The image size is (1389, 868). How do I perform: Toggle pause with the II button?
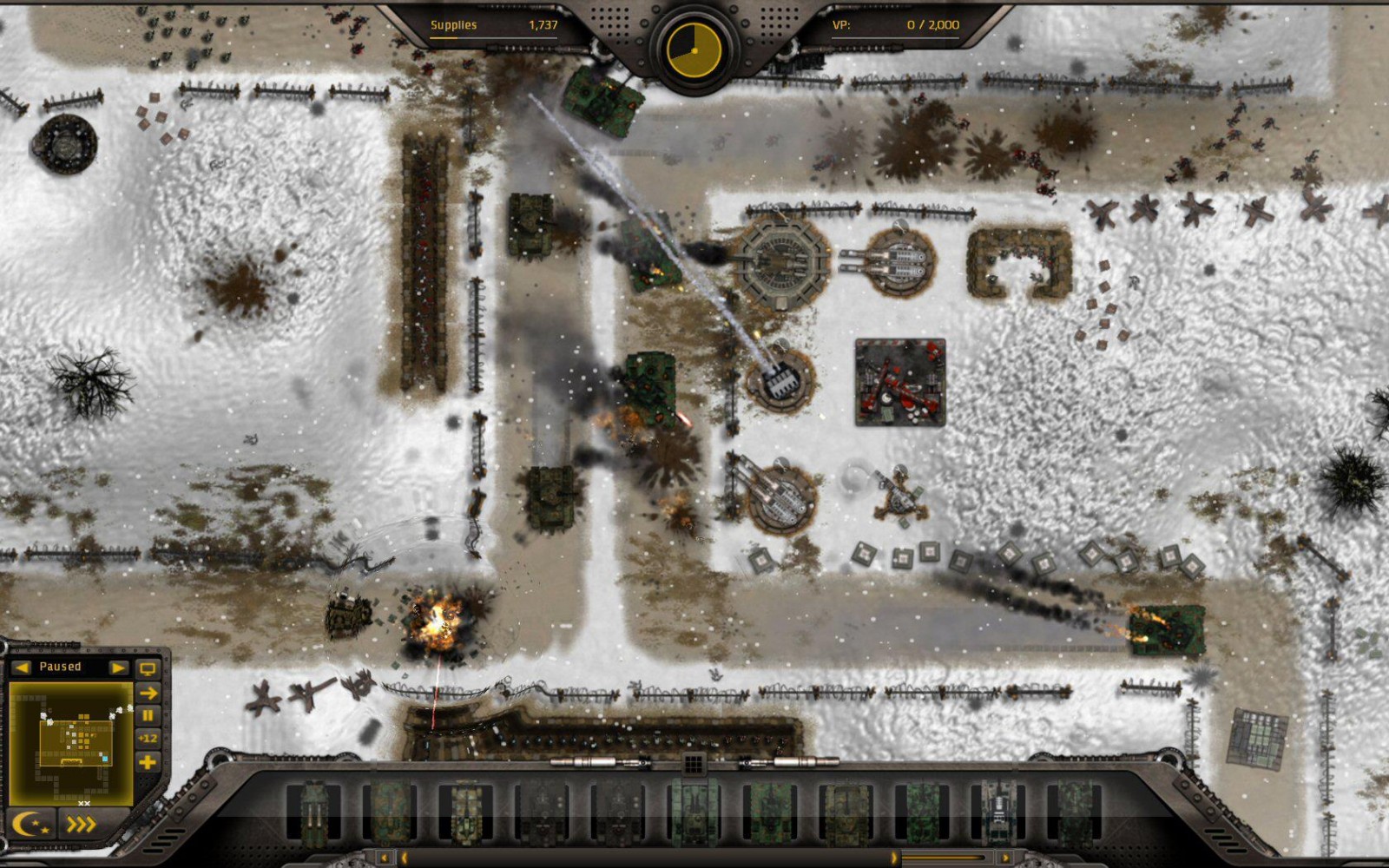click(148, 713)
